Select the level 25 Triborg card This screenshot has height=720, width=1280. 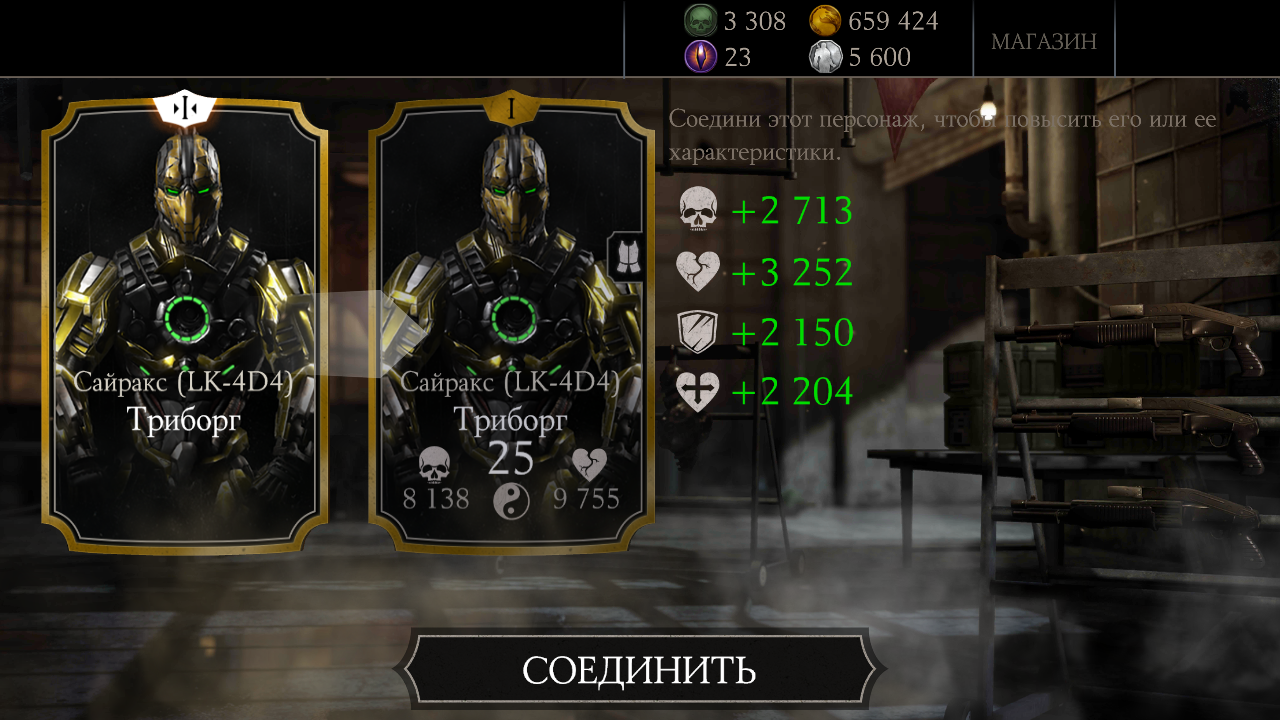click(x=510, y=330)
